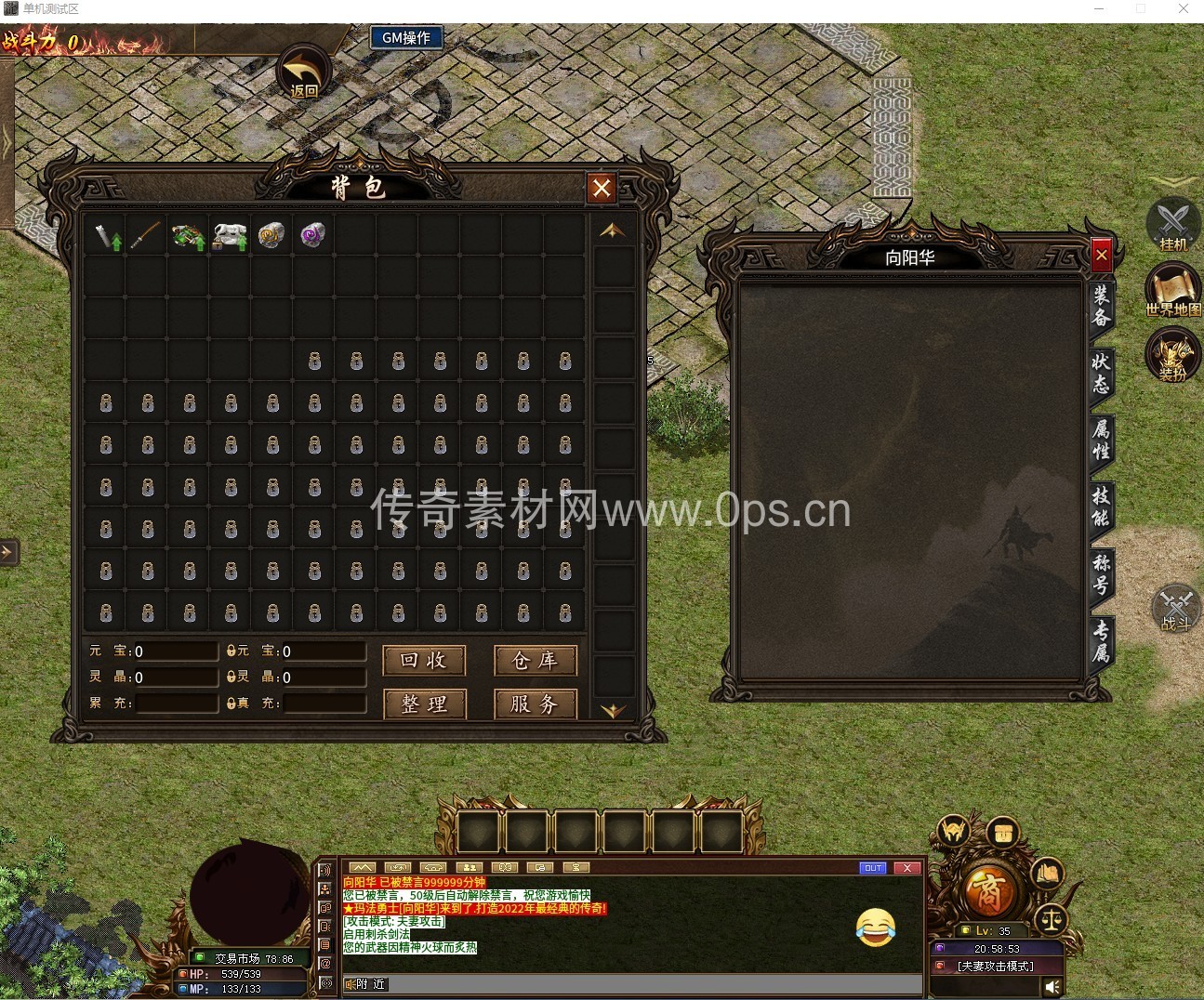The height and width of the screenshot is (1000, 1204).
Task: Click the 返回 return arrow button
Action: tap(304, 72)
